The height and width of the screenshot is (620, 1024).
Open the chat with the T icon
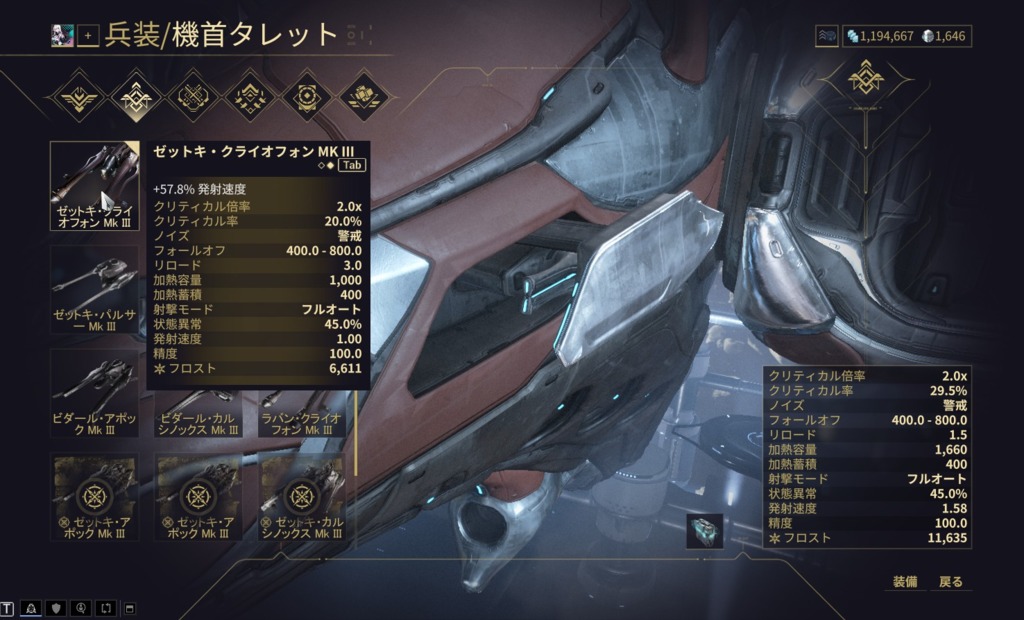click(x=8, y=608)
